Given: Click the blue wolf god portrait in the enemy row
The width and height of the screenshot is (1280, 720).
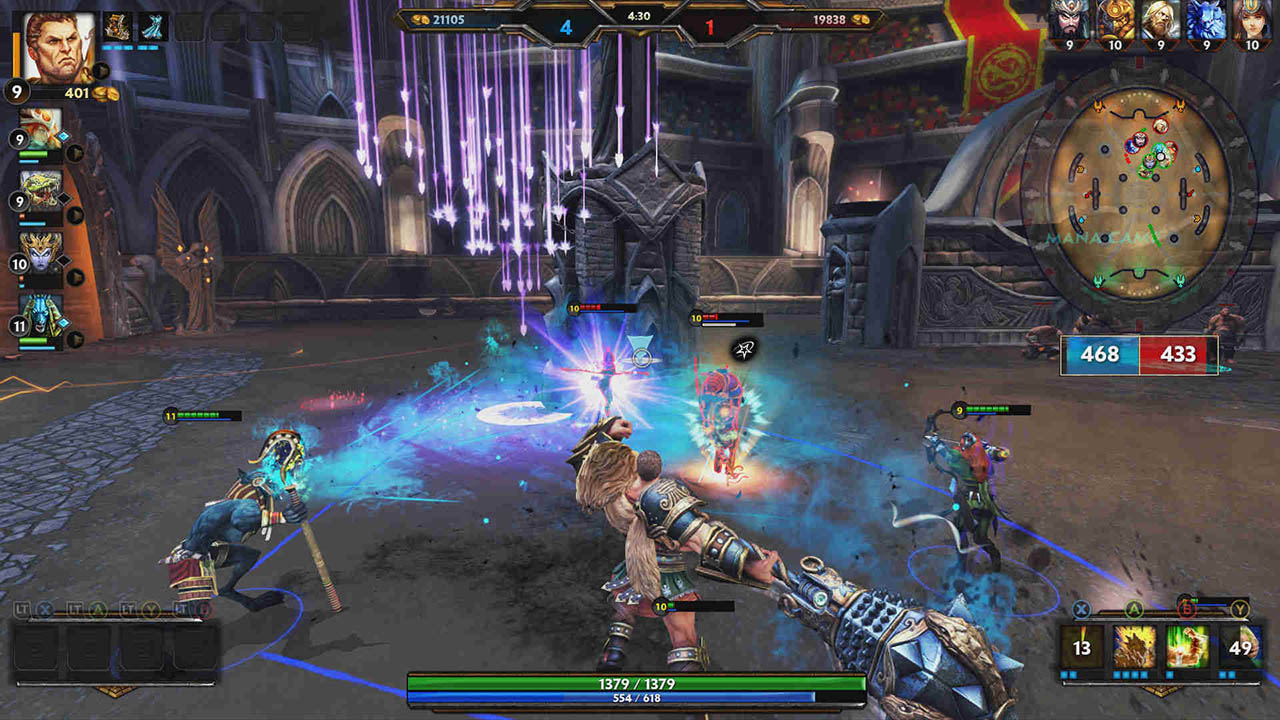Looking at the screenshot, I should 1205,18.
